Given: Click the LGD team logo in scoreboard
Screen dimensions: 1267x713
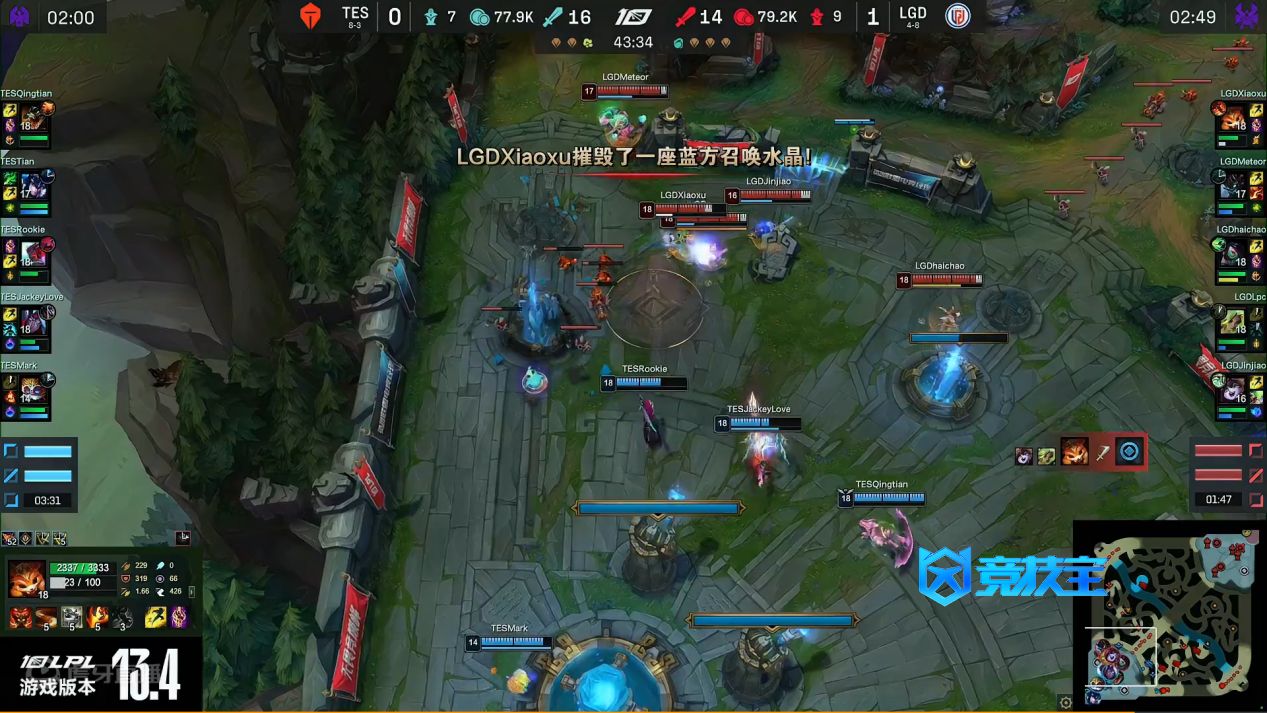Looking at the screenshot, I should pos(957,16).
